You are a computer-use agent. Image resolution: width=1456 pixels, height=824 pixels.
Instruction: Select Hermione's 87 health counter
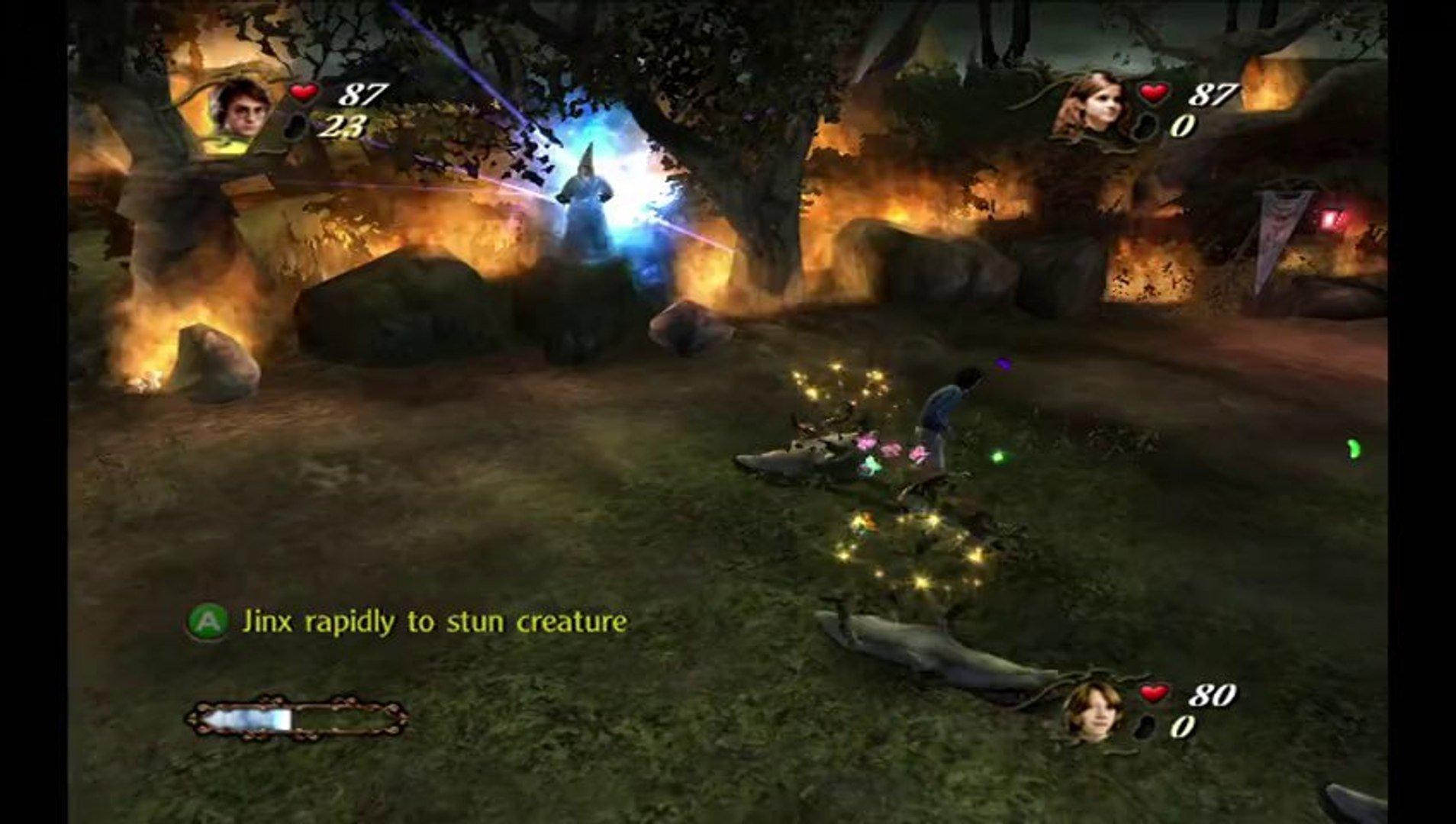point(1210,95)
